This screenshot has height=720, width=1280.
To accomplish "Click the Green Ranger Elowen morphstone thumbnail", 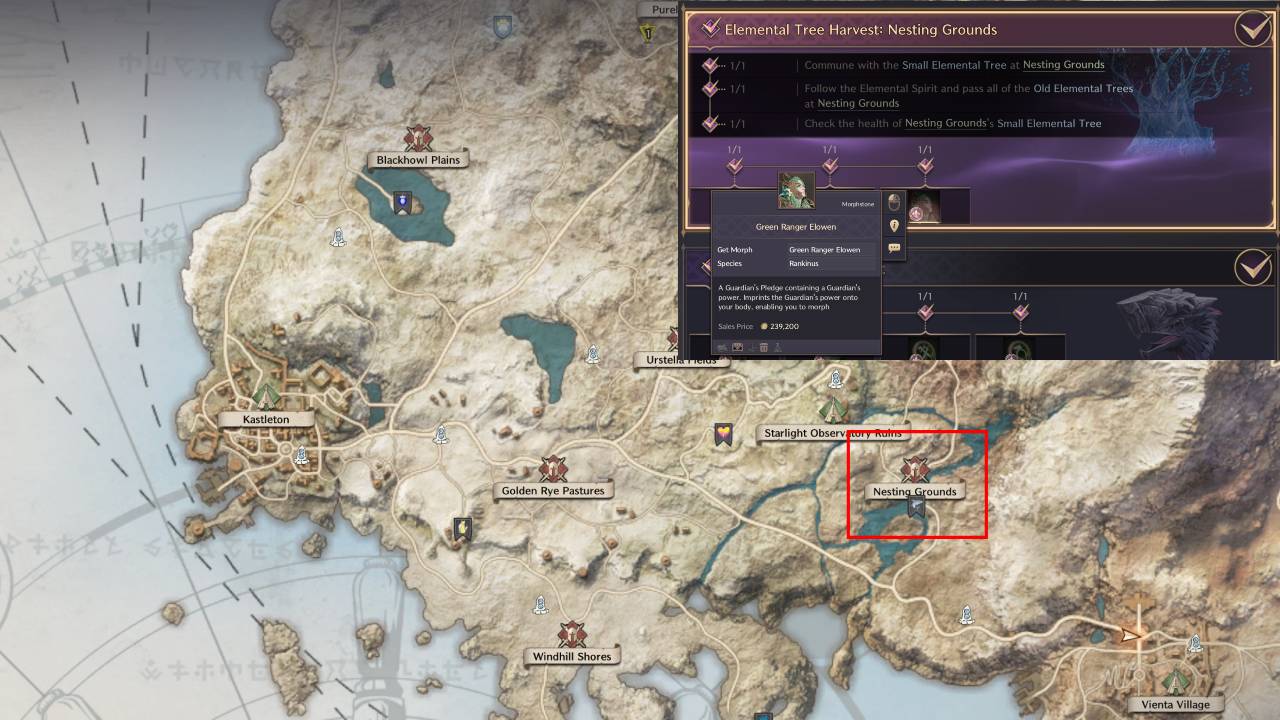I will (797, 188).
